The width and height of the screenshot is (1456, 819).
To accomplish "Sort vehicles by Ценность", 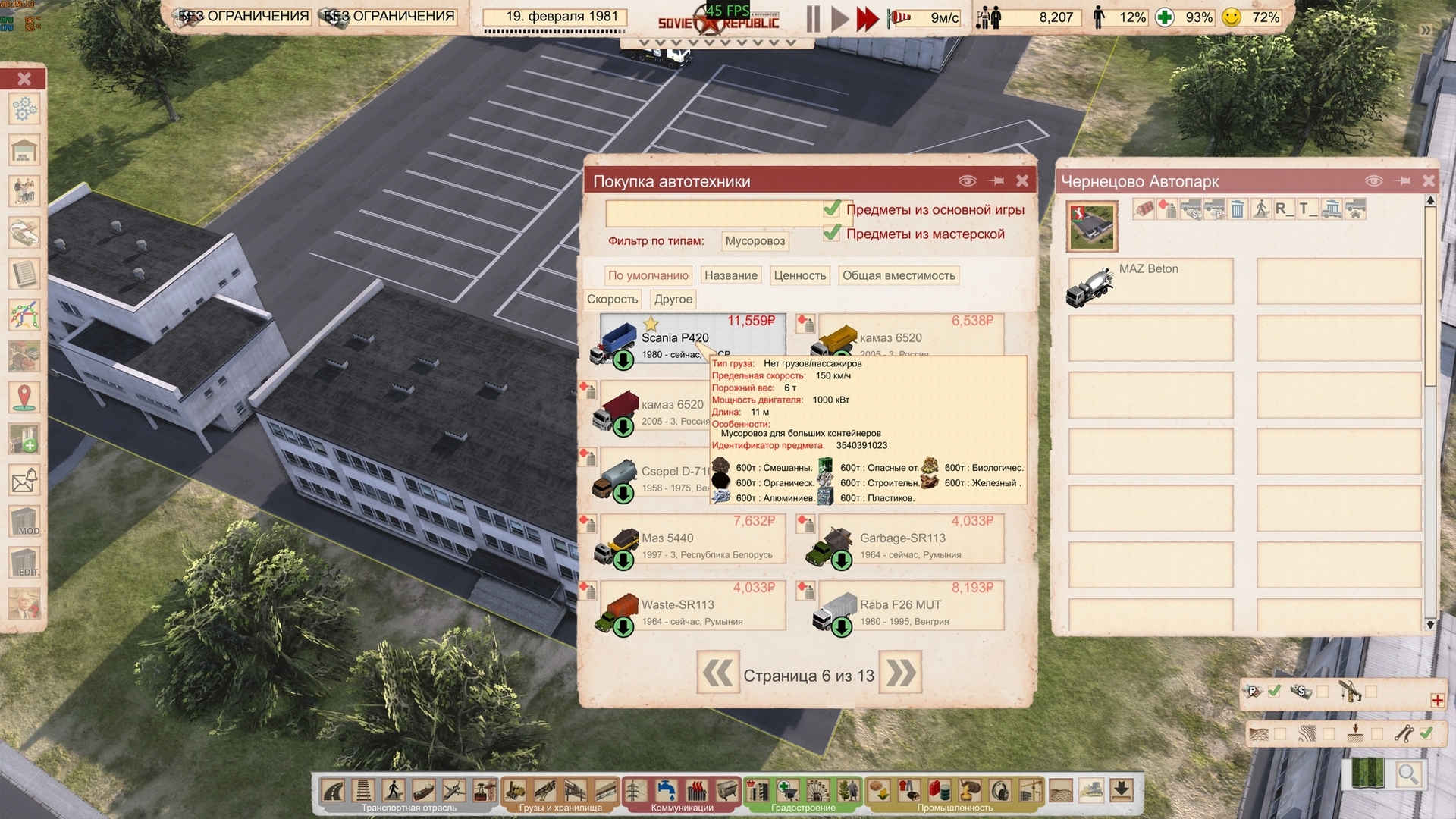I will coord(799,275).
